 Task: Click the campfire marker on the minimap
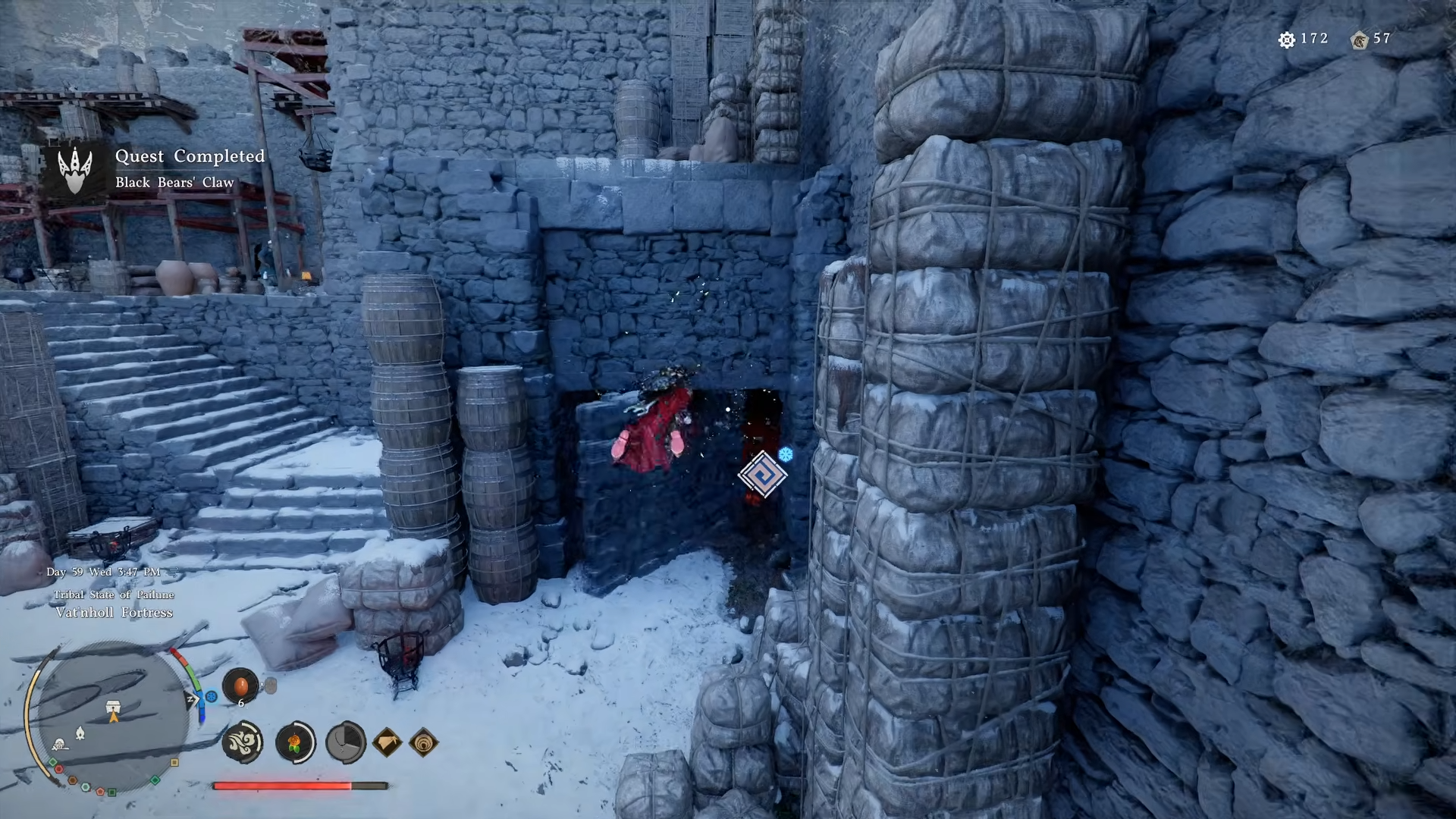(x=80, y=733)
